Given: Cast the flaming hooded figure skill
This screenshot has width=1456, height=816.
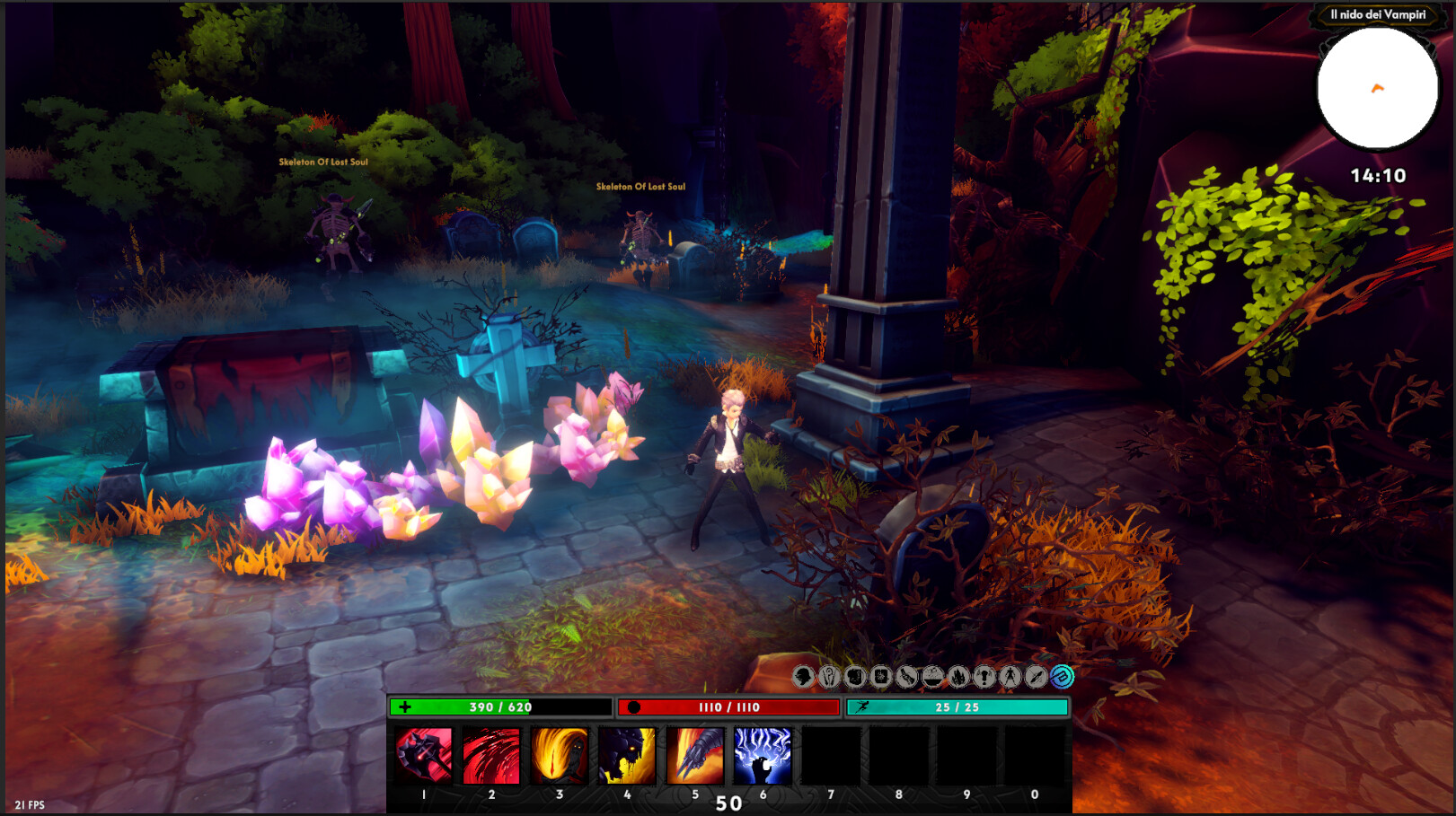Looking at the screenshot, I should [x=559, y=756].
